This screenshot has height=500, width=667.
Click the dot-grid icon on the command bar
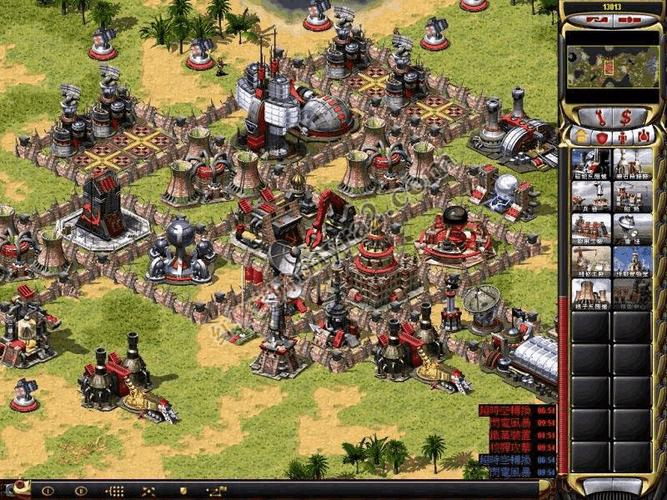115,491
